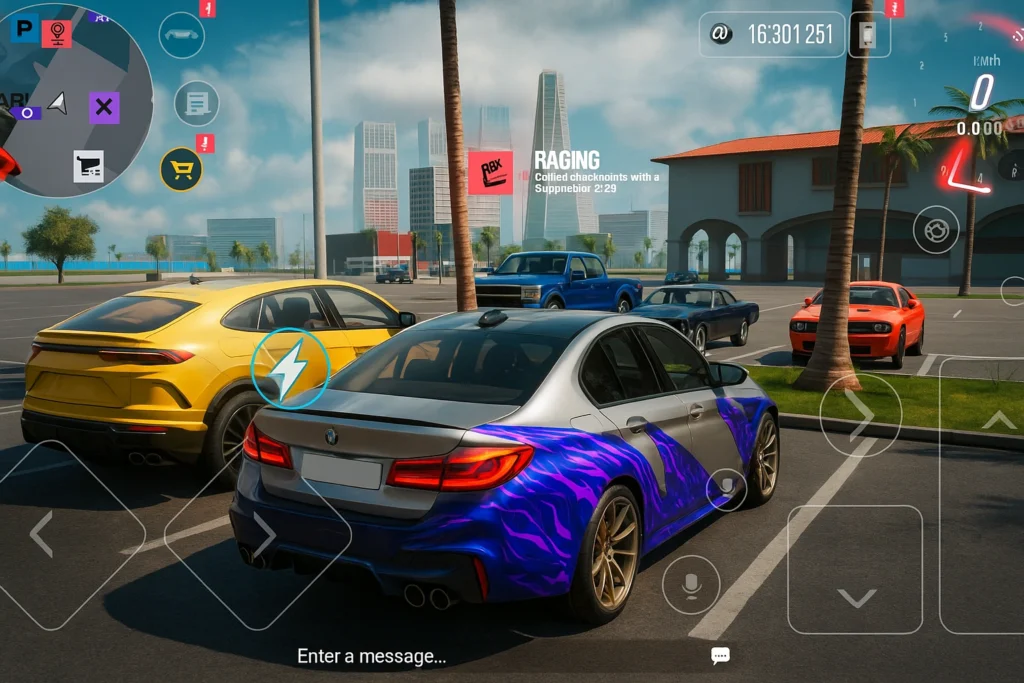Tap the steering wheel icon button

pos(936,229)
